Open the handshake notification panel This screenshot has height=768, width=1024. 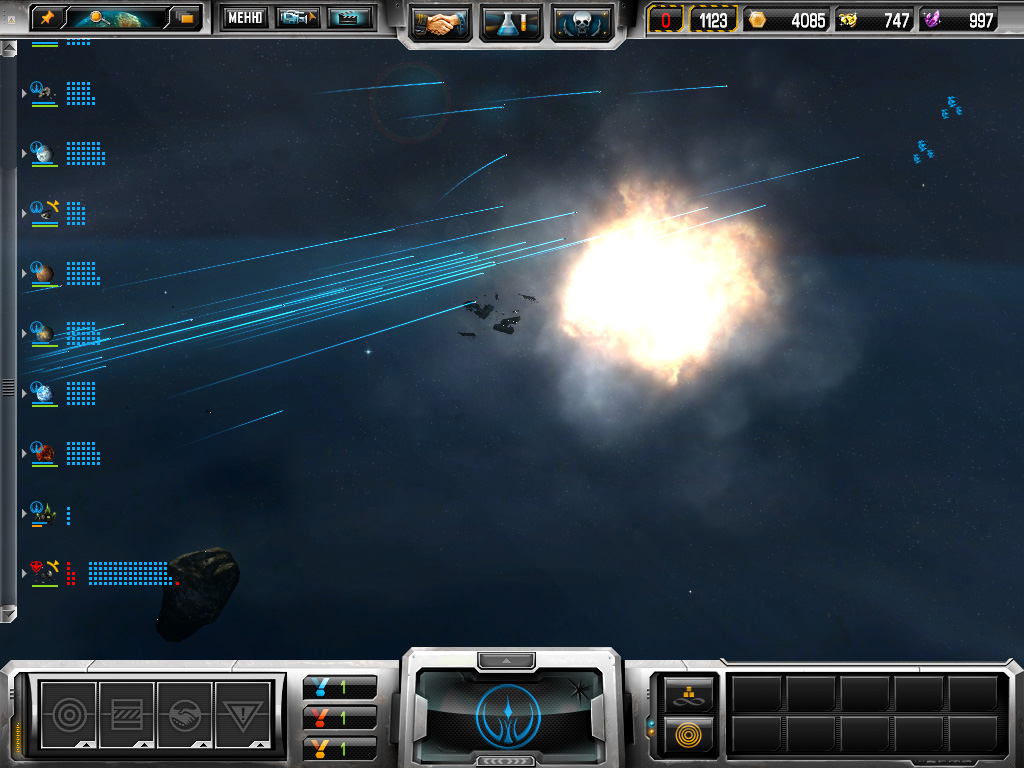click(x=185, y=714)
